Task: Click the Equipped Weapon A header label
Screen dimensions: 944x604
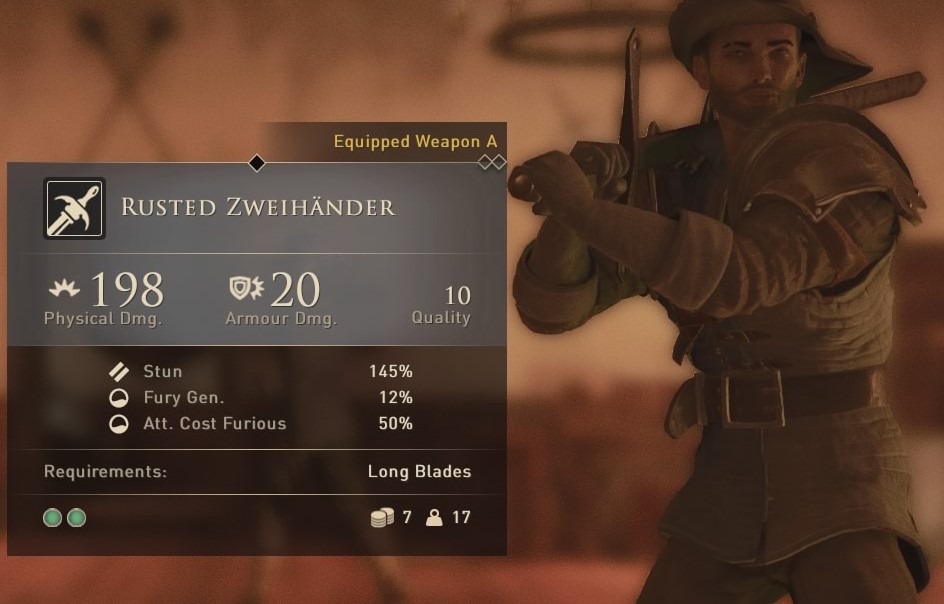Action: coord(415,142)
